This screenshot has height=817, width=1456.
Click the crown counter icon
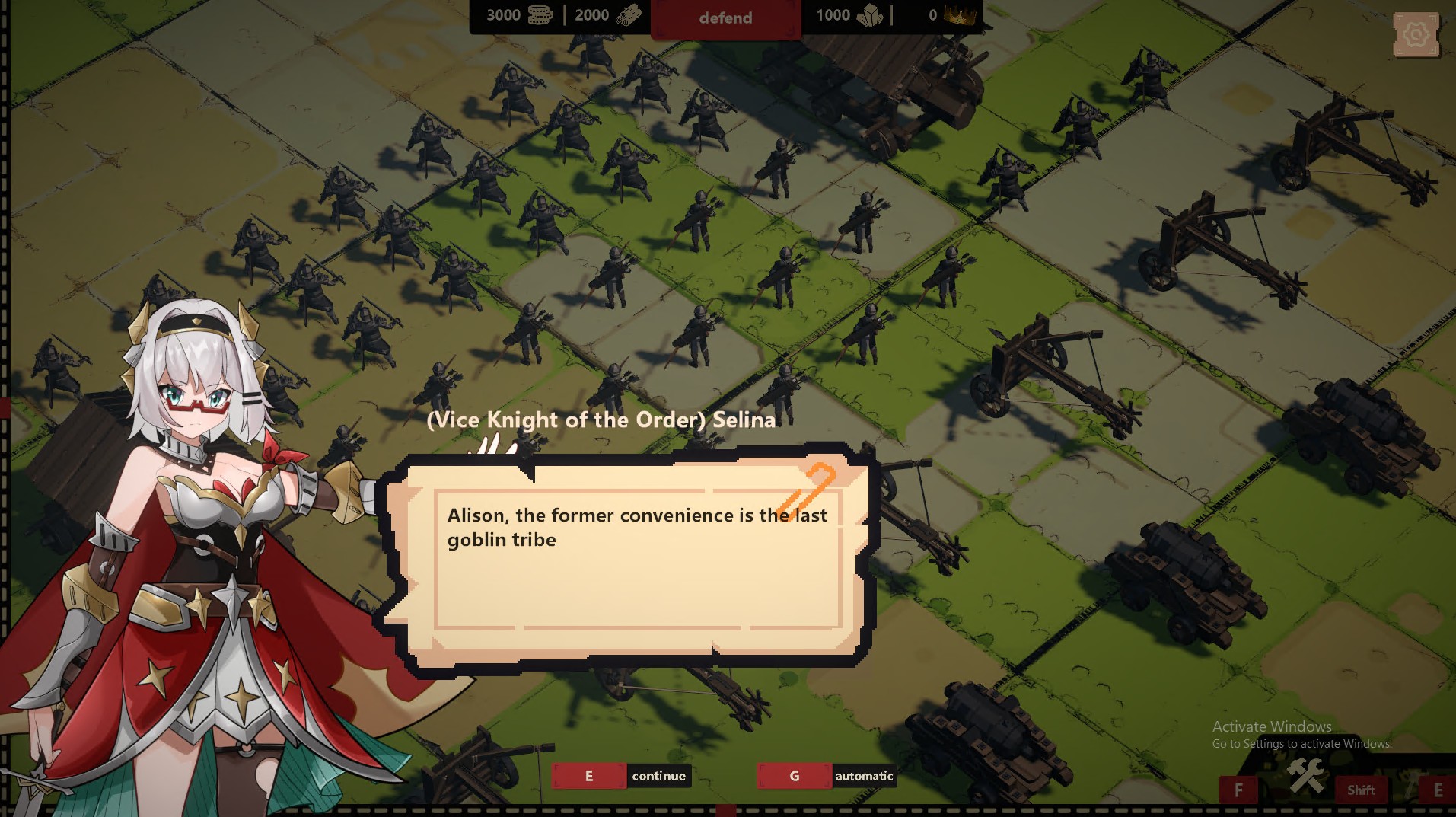click(961, 14)
